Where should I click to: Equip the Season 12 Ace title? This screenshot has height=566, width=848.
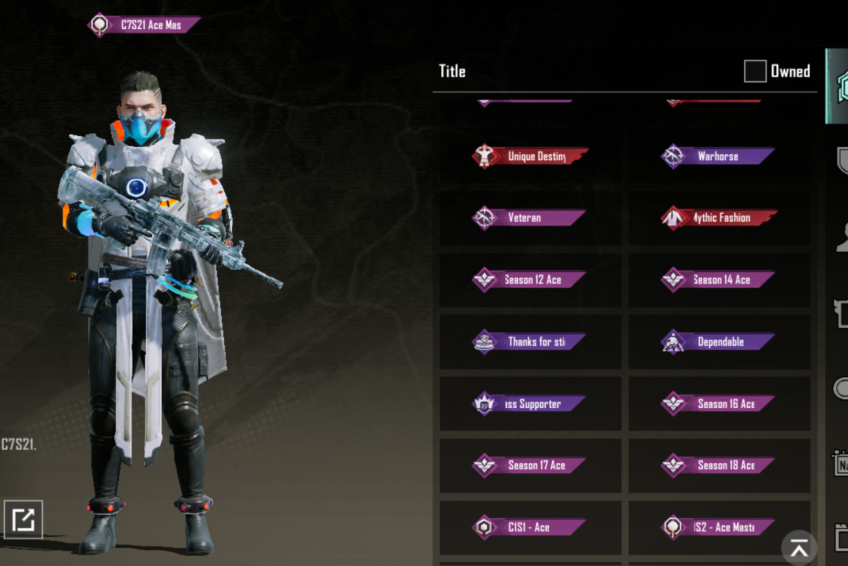[x=530, y=280]
